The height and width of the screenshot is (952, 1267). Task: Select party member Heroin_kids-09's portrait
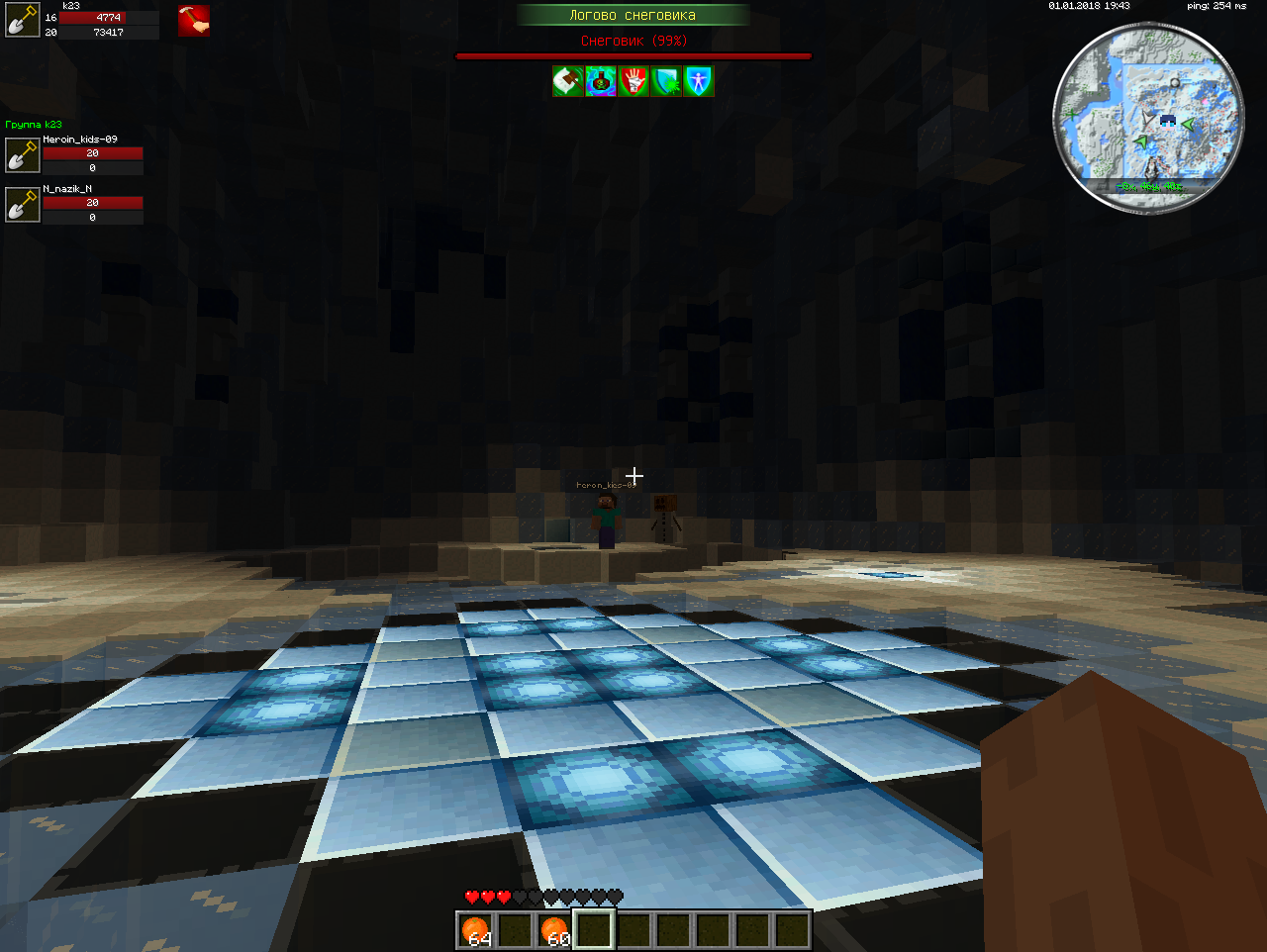coord(22,155)
